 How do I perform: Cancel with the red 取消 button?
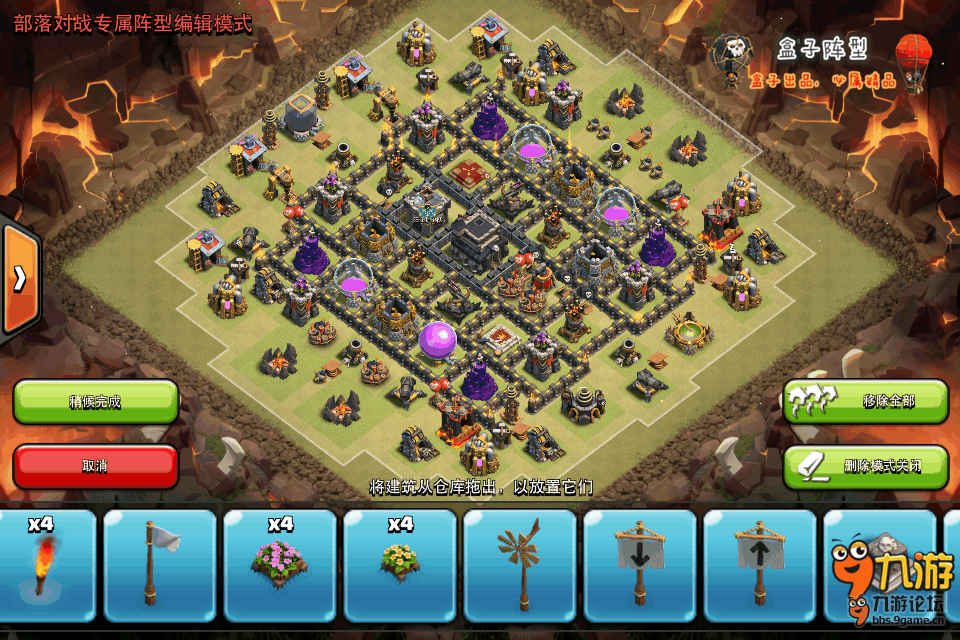96,466
